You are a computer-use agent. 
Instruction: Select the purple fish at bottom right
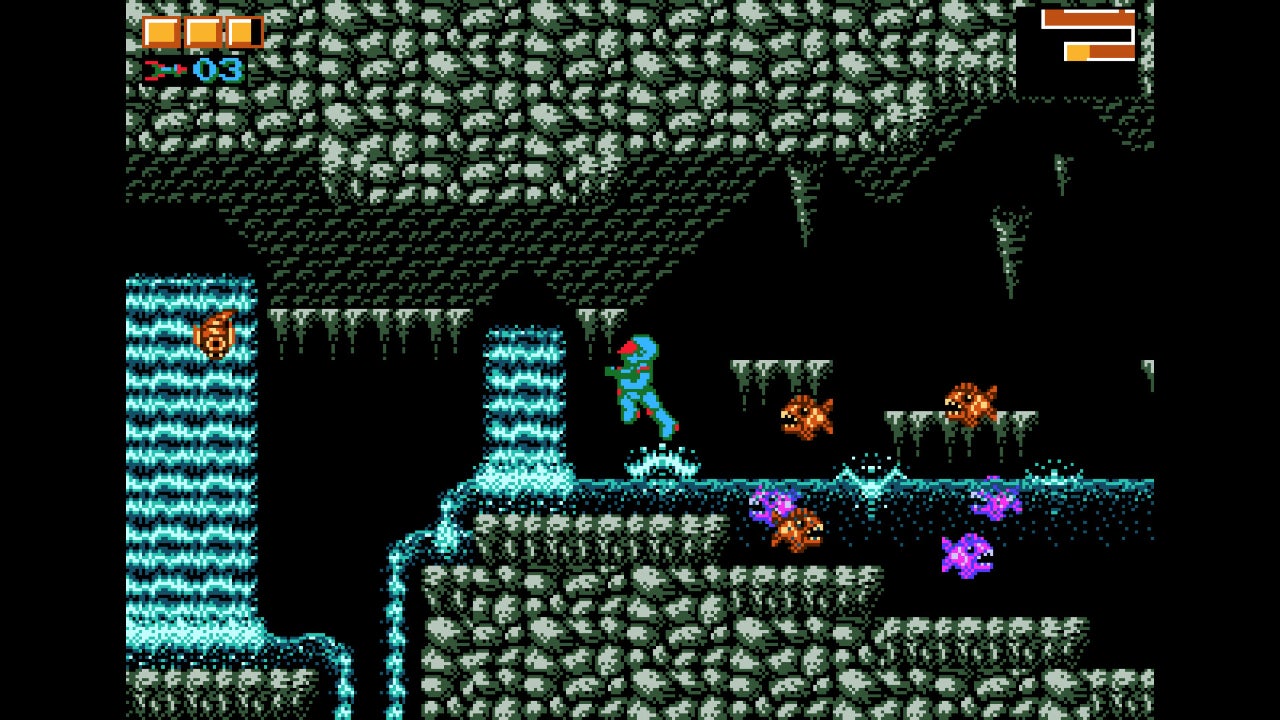(x=968, y=552)
